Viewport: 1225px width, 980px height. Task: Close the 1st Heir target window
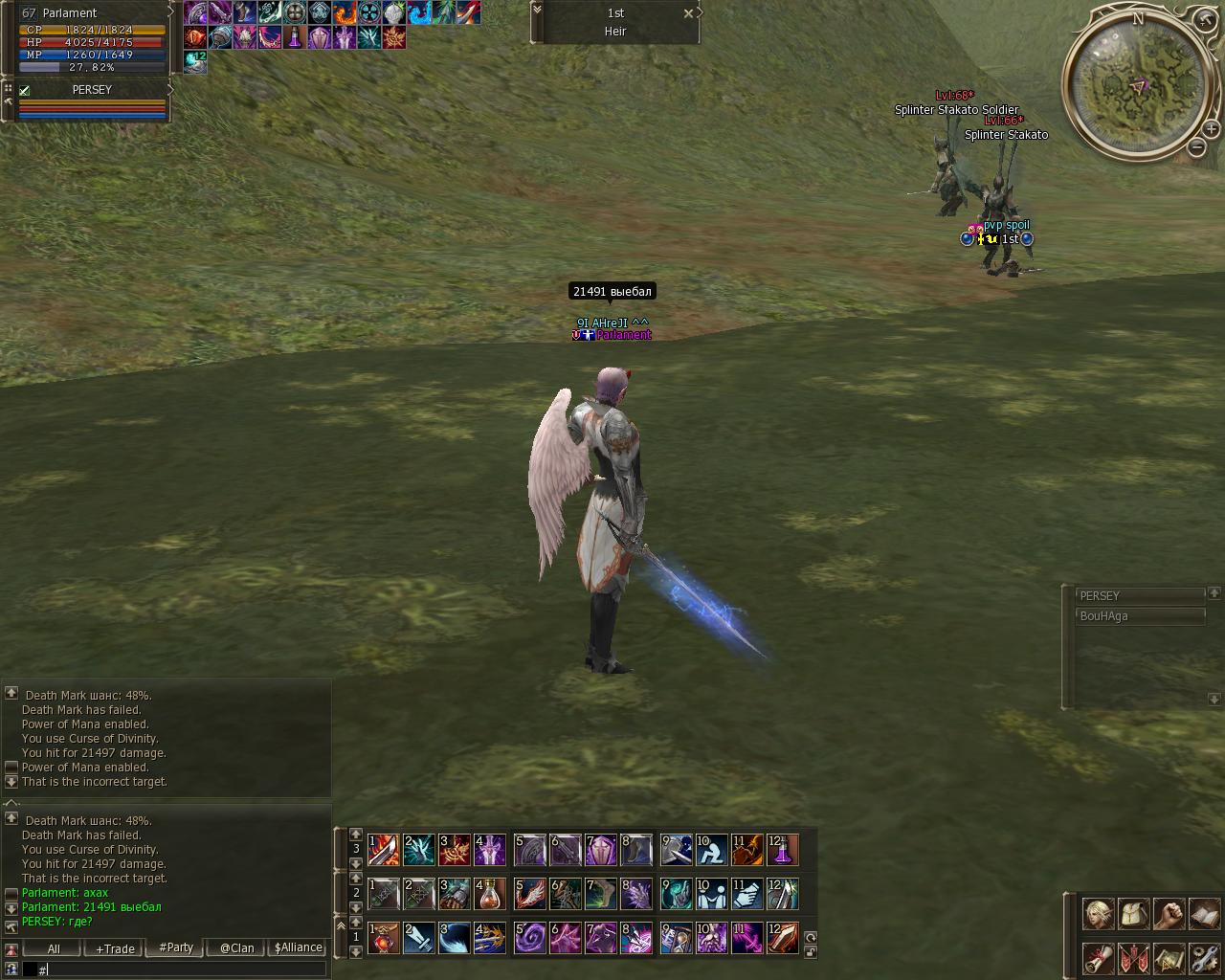688,13
